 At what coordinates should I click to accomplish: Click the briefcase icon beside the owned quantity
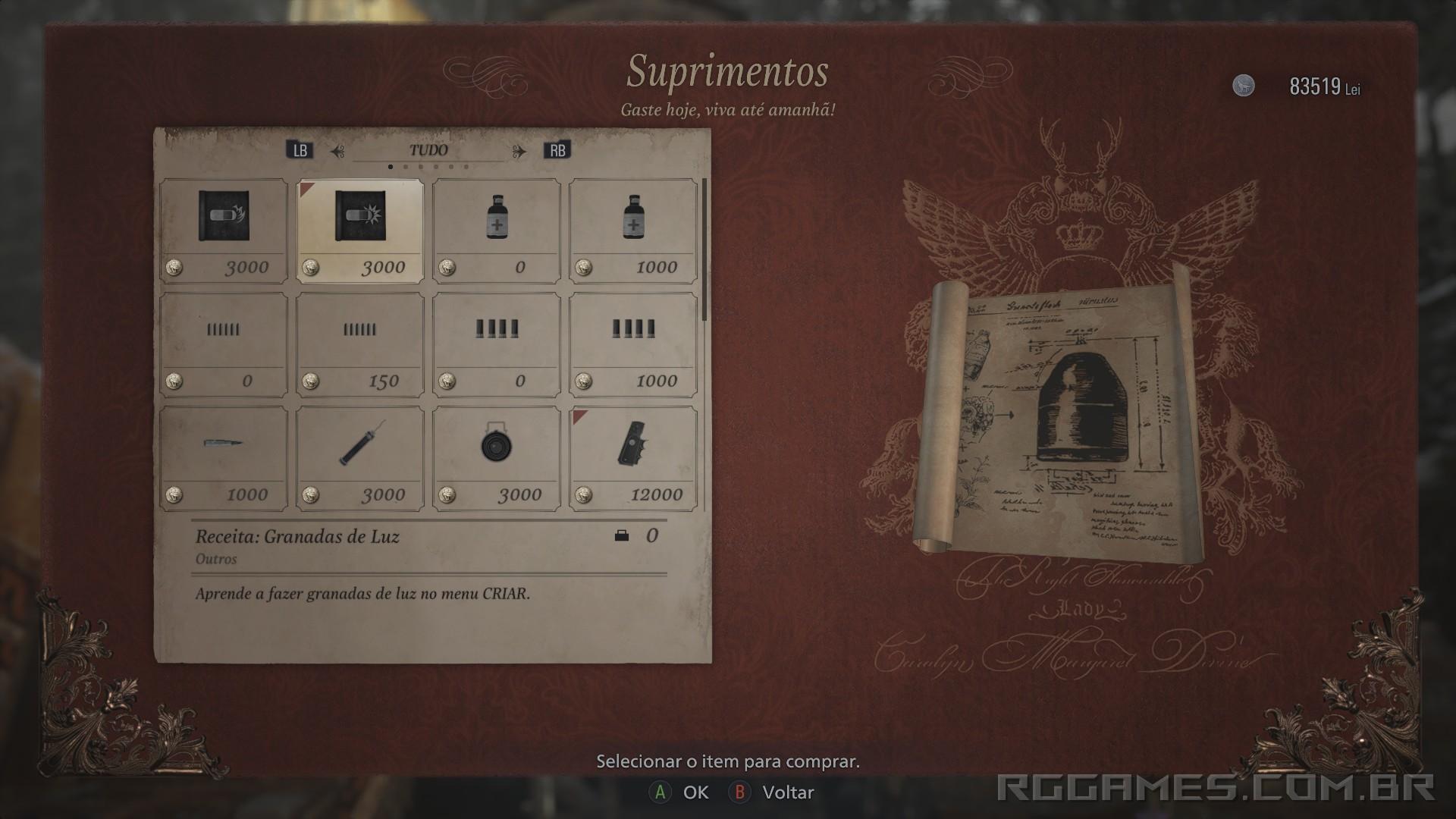point(623,537)
